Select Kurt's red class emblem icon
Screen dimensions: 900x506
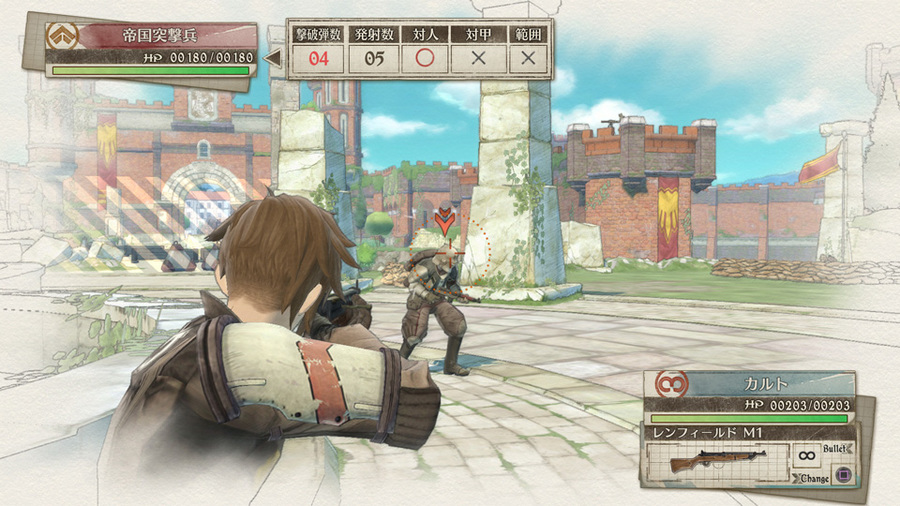point(669,384)
